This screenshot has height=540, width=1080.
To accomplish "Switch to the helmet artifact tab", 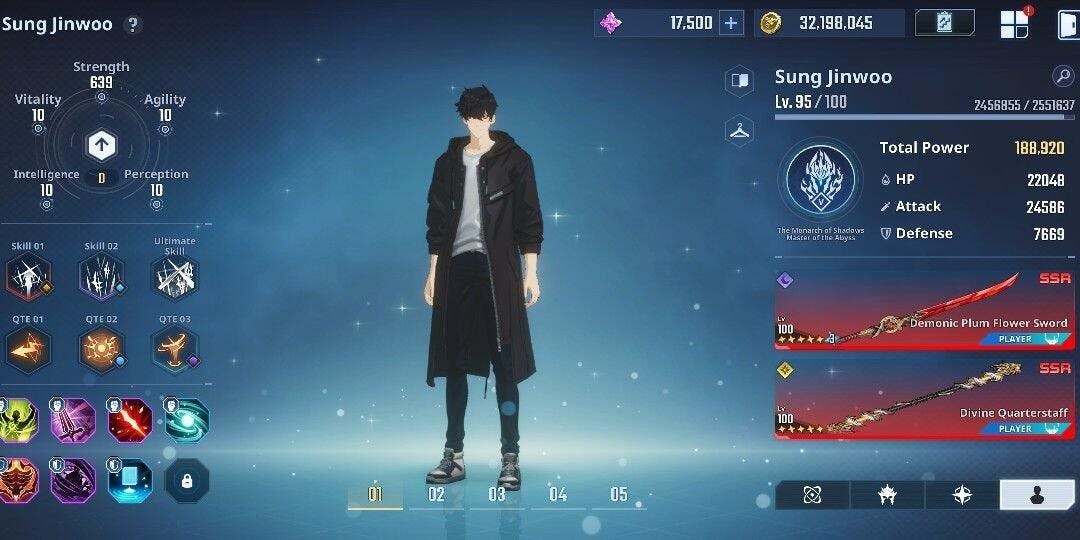I will pyautogui.click(x=887, y=495).
